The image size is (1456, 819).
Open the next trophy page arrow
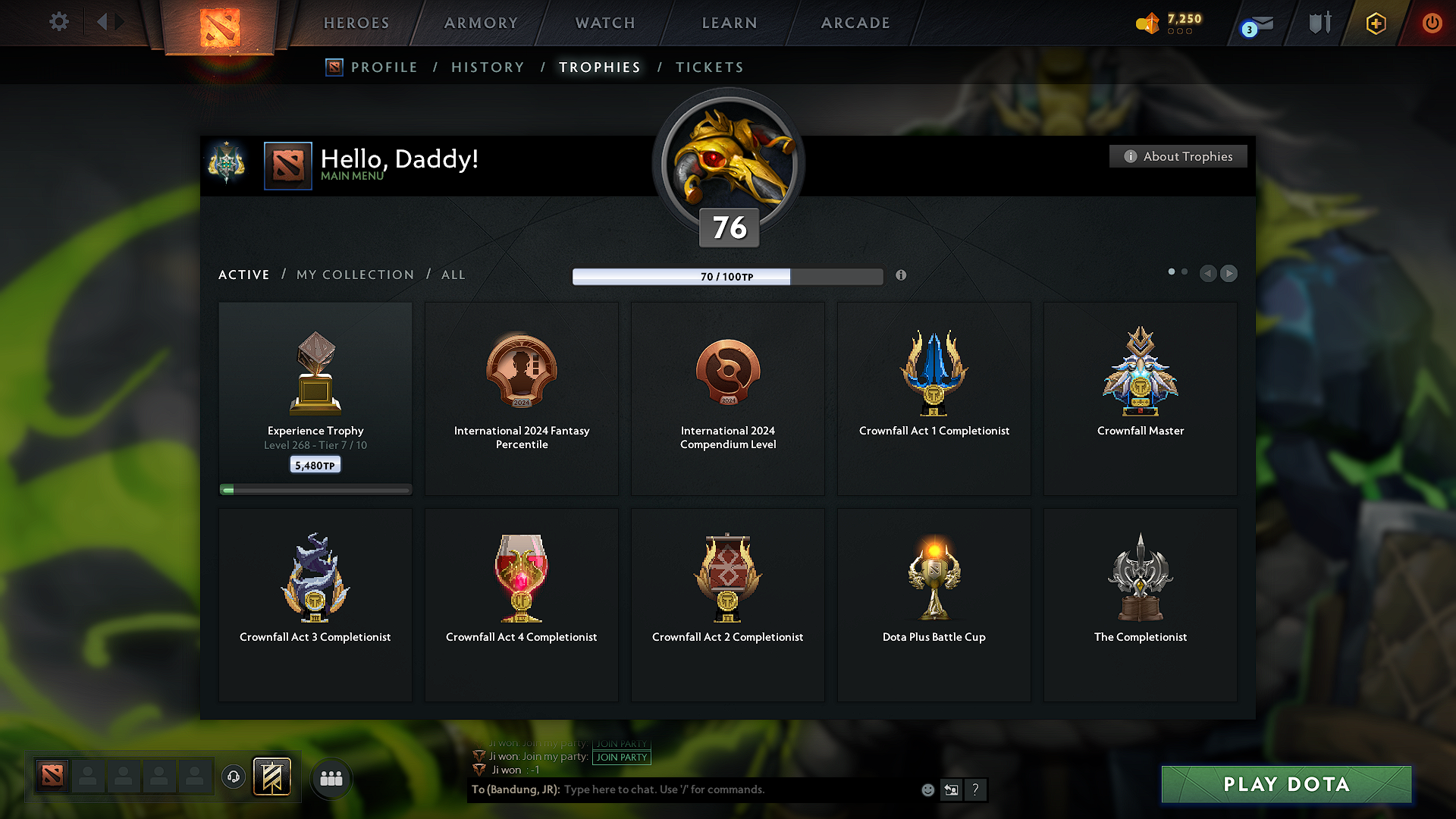[x=1229, y=274]
